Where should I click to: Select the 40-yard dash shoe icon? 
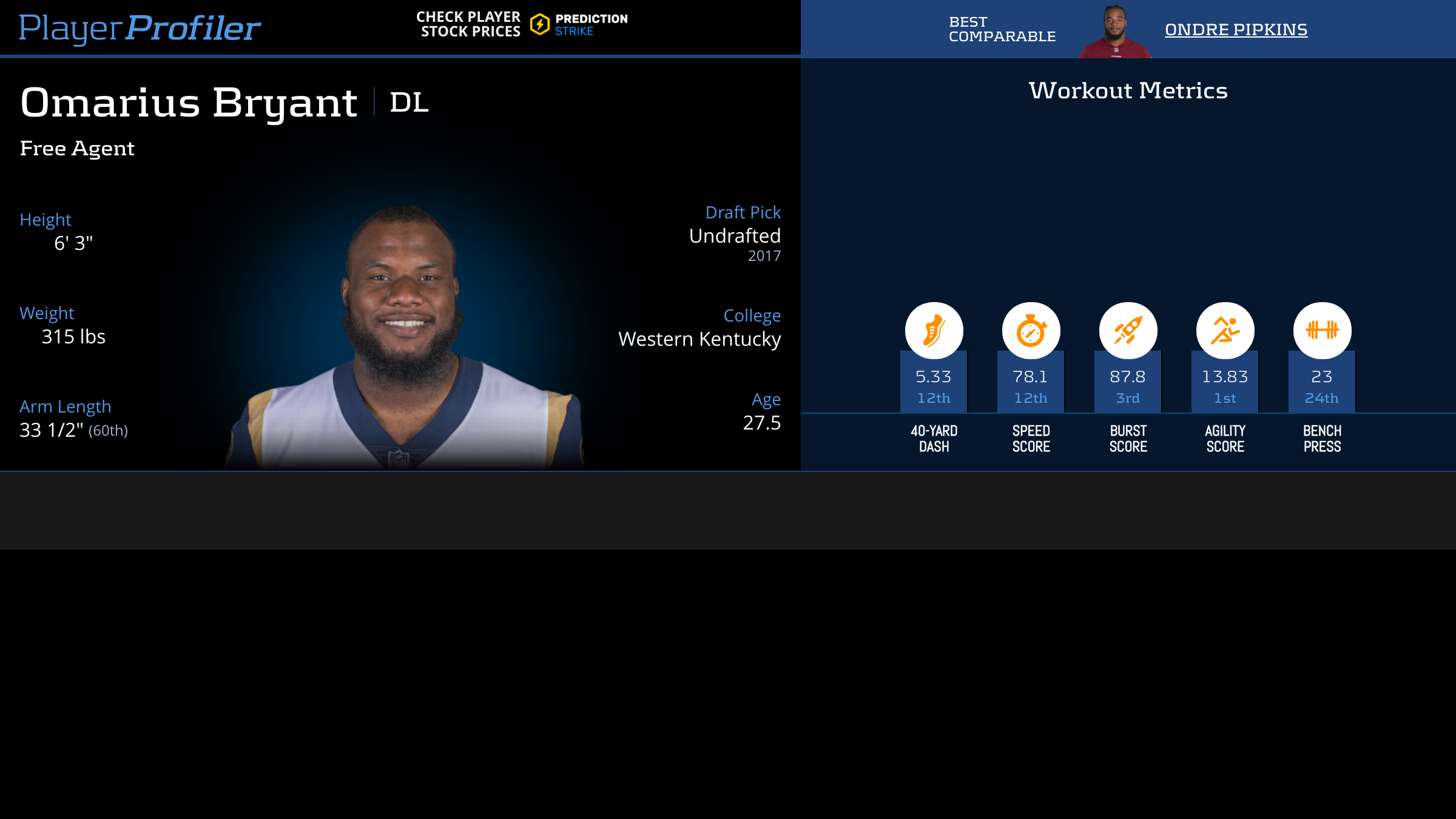click(x=934, y=331)
